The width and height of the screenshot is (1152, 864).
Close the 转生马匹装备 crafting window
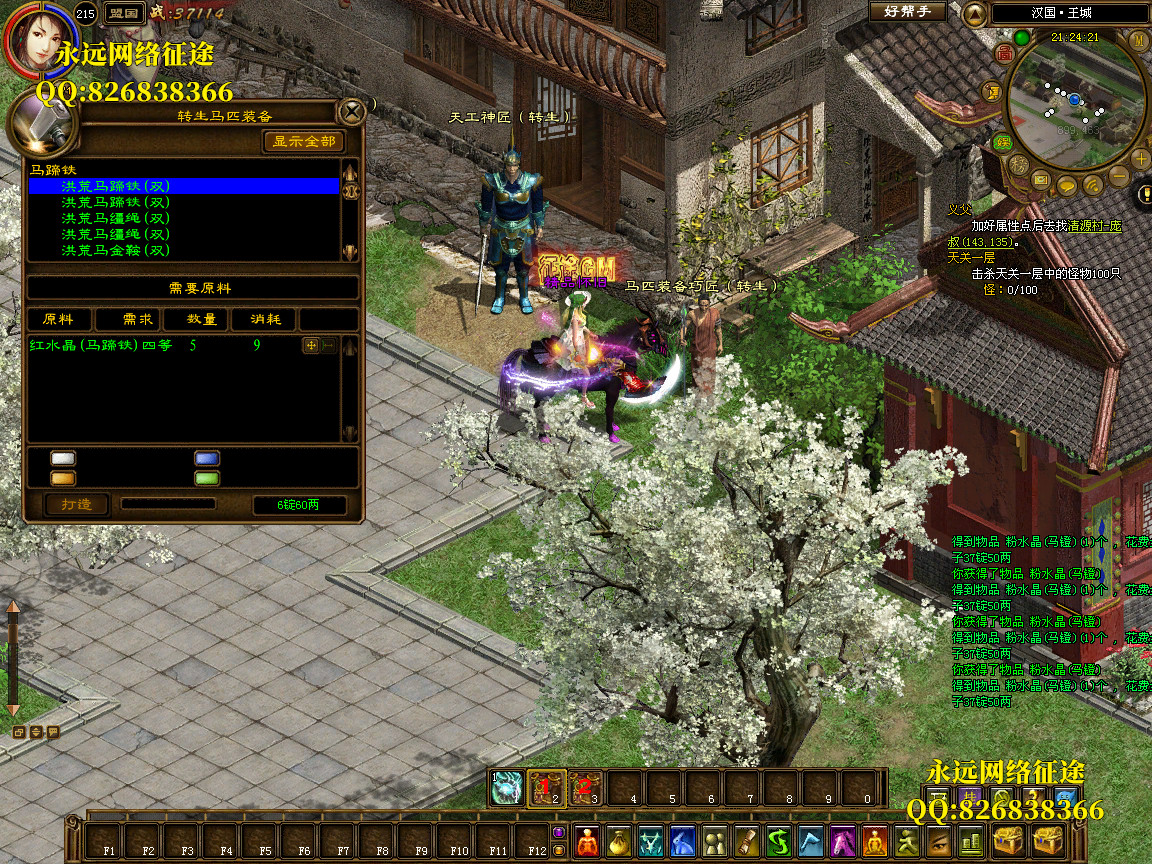tap(352, 110)
